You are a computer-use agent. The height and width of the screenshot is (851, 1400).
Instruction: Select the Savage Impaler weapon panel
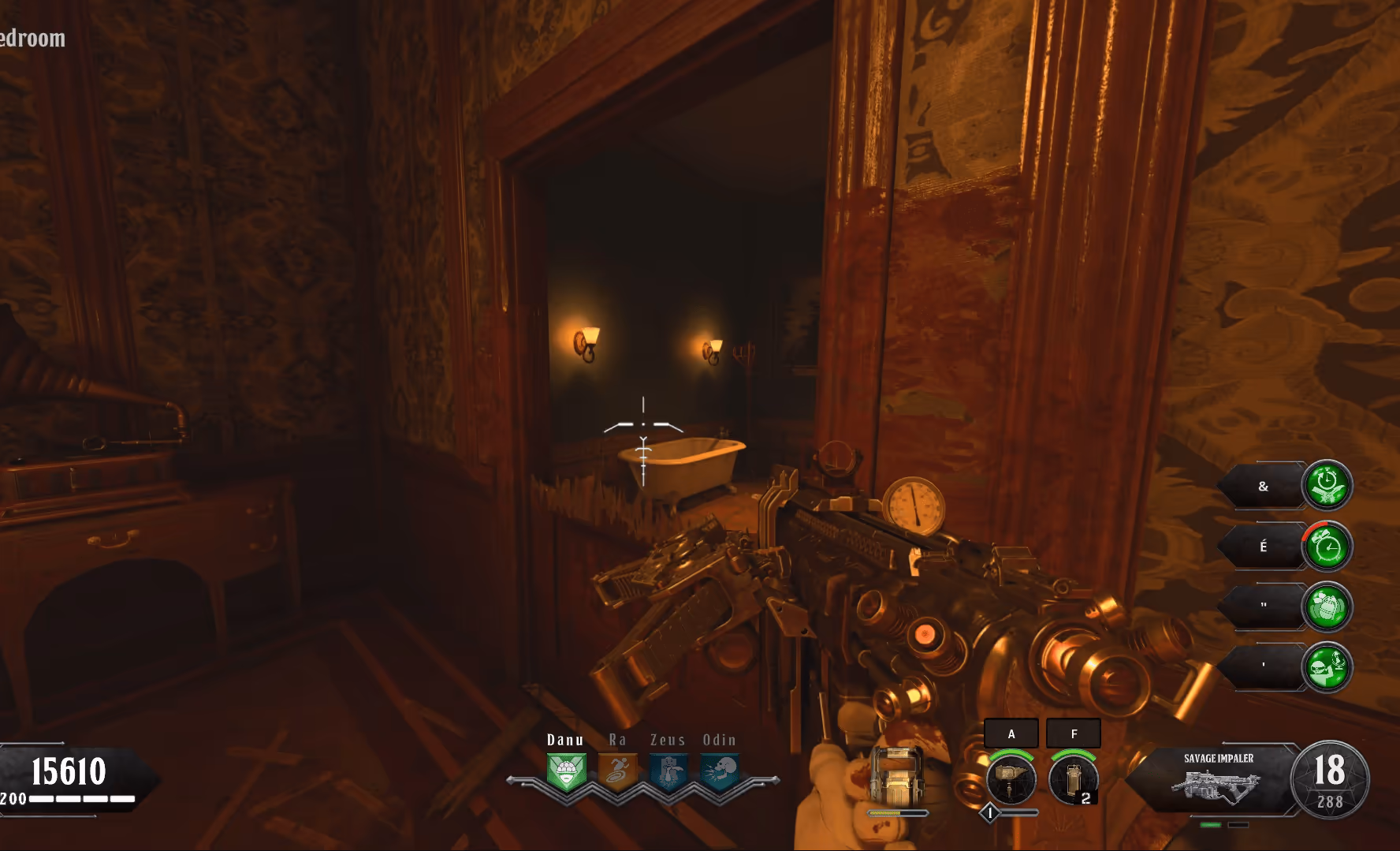click(1218, 778)
